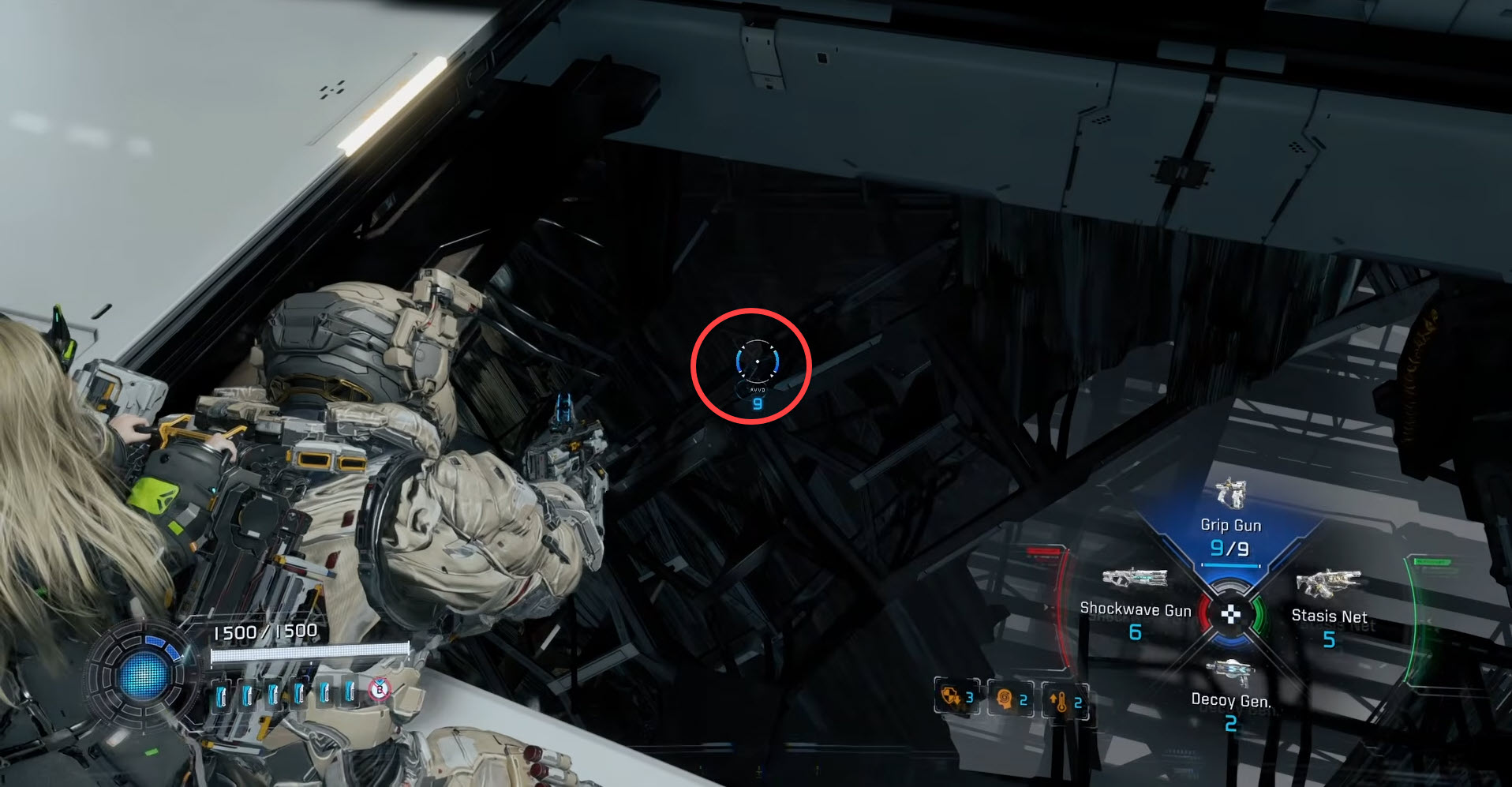
Task: Use the shield-down hack item
Action: pyautogui.click(x=956, y=698)
